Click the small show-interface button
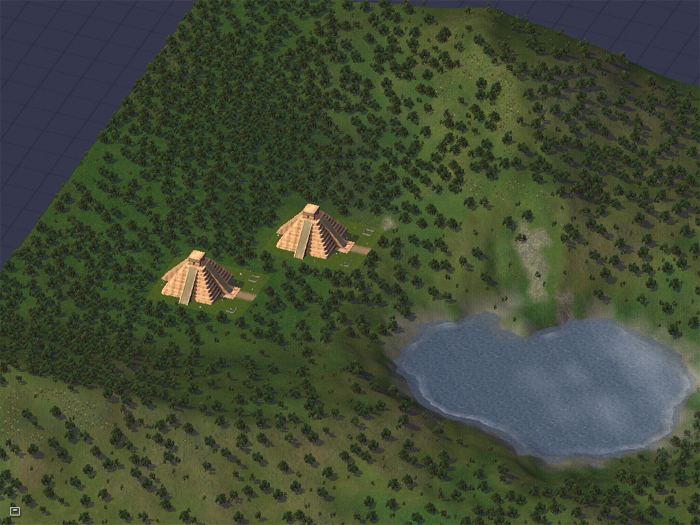This screenshot has width=700, height=525. (15, 511)
